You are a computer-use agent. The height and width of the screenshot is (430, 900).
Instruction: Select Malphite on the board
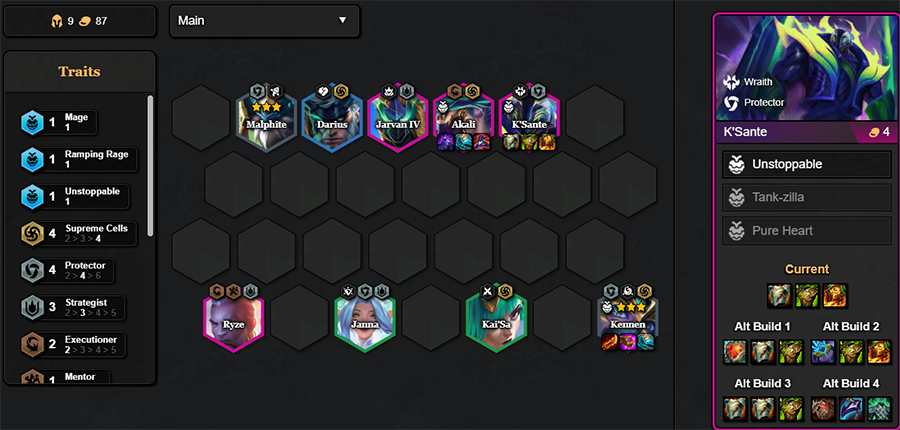[x=266, y=120]
